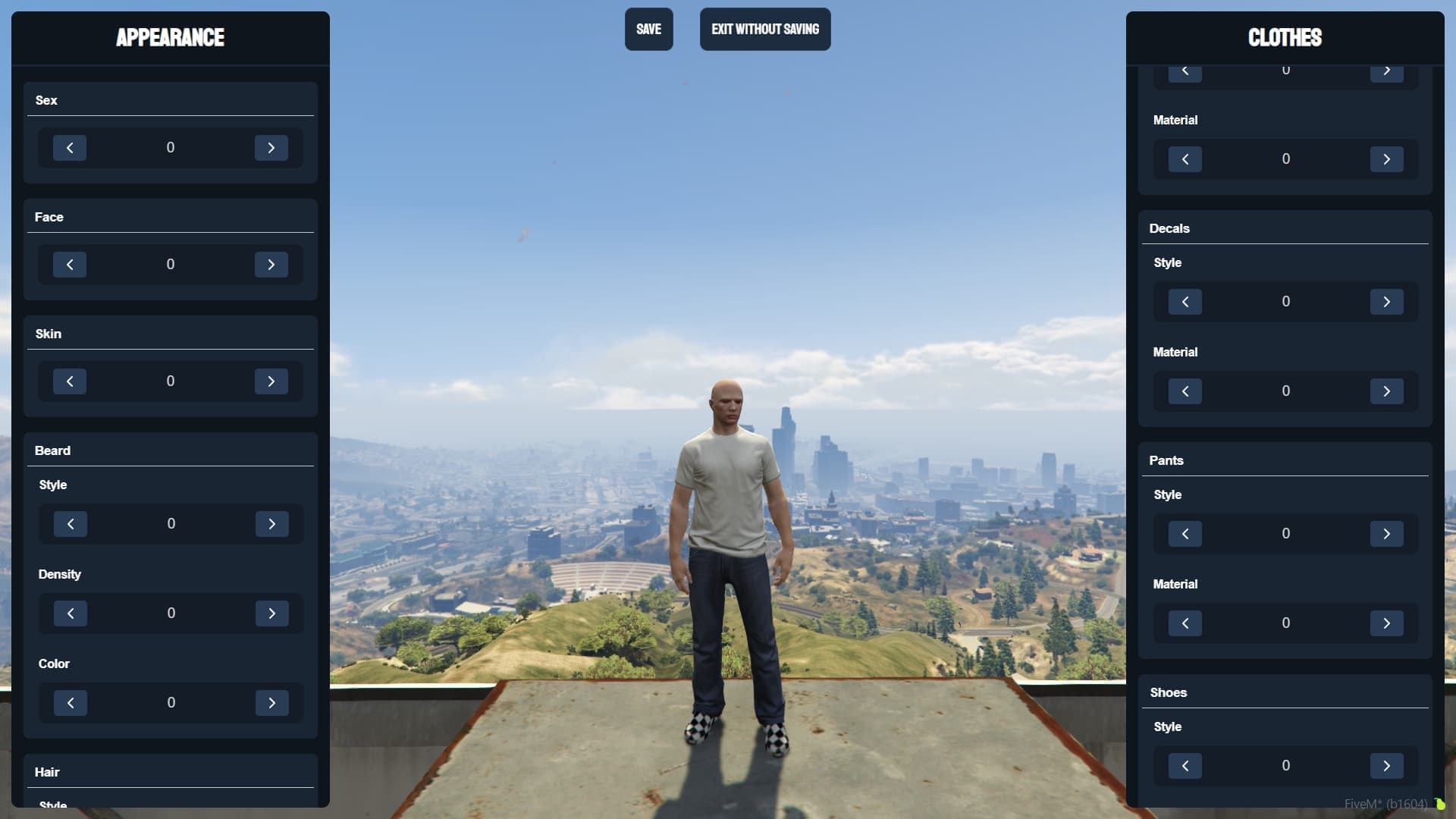Select the Clothes panel title
1456x819 pixels.
point(1285,38)
